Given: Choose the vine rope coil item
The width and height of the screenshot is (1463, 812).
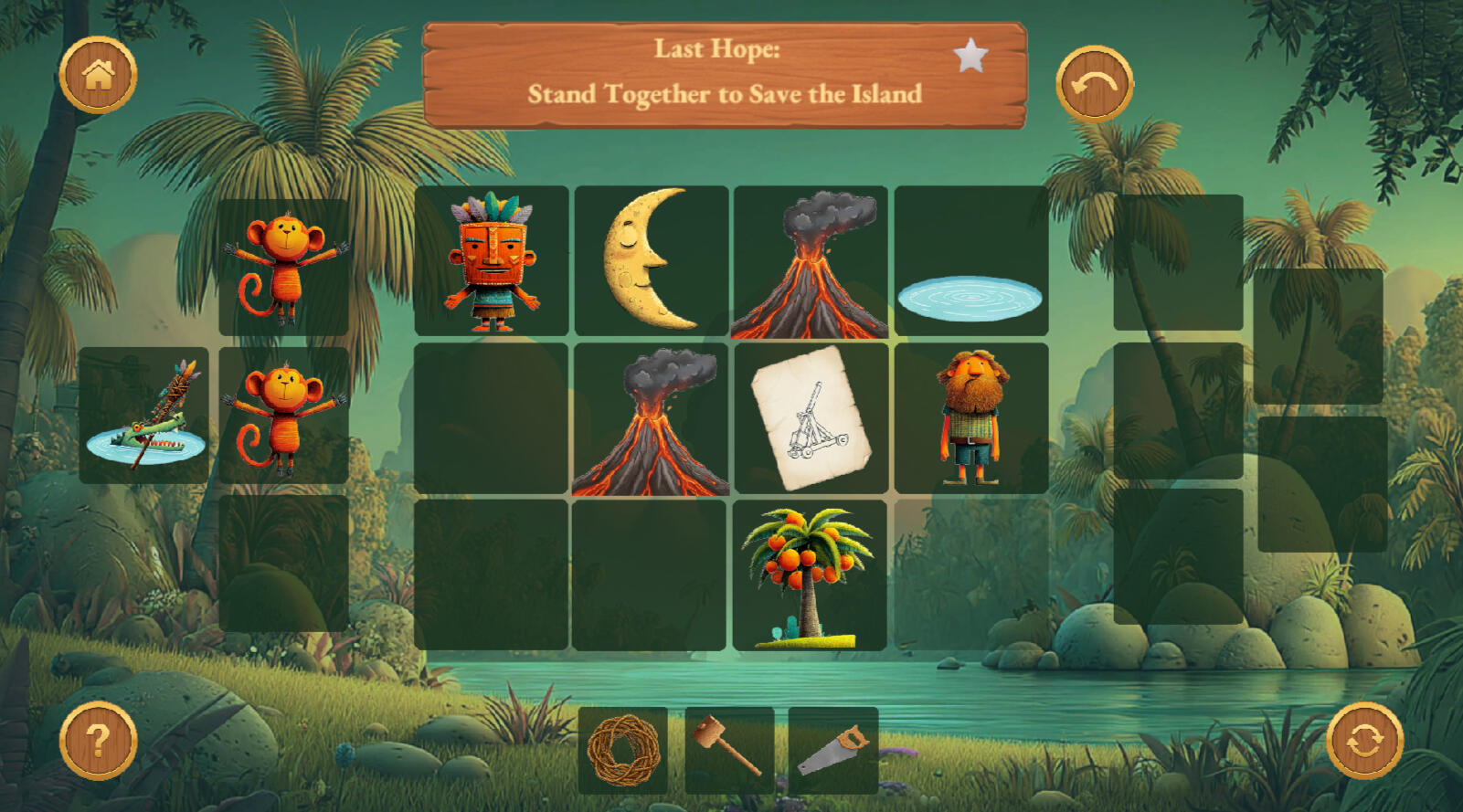Looking at the screenshot, I should (x=623, y=751).
